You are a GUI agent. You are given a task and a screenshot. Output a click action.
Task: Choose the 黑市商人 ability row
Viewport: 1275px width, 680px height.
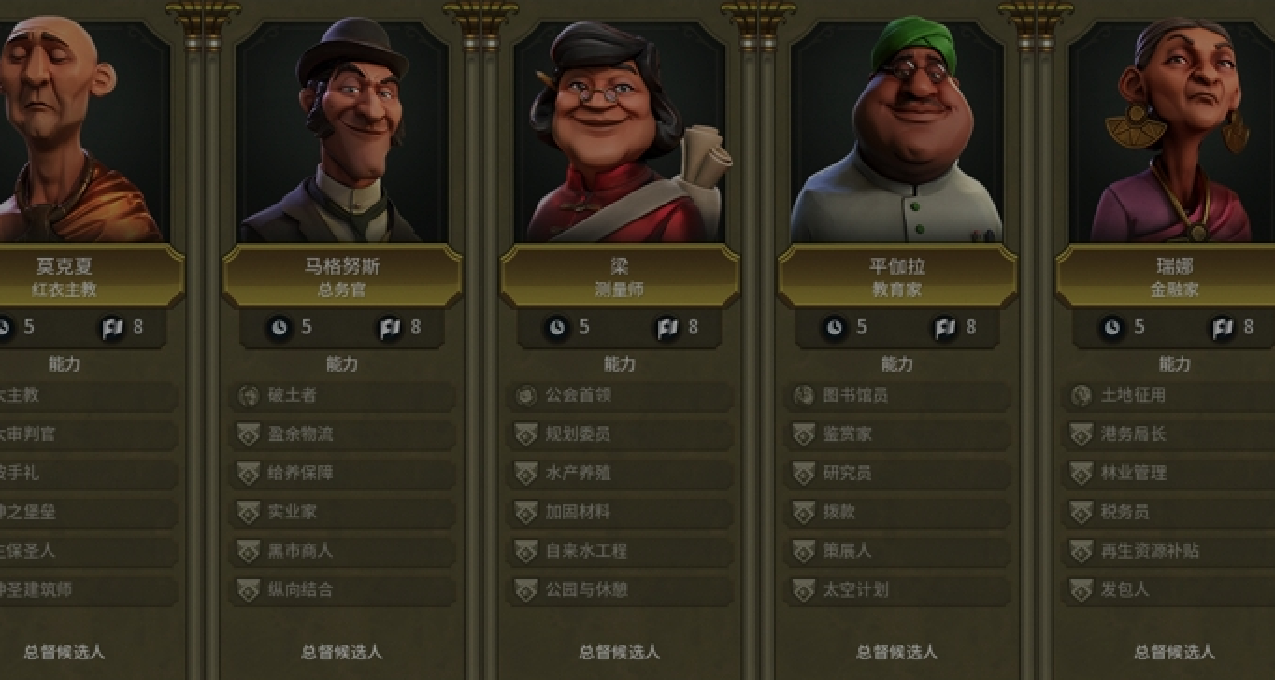(x=342, y=551)
